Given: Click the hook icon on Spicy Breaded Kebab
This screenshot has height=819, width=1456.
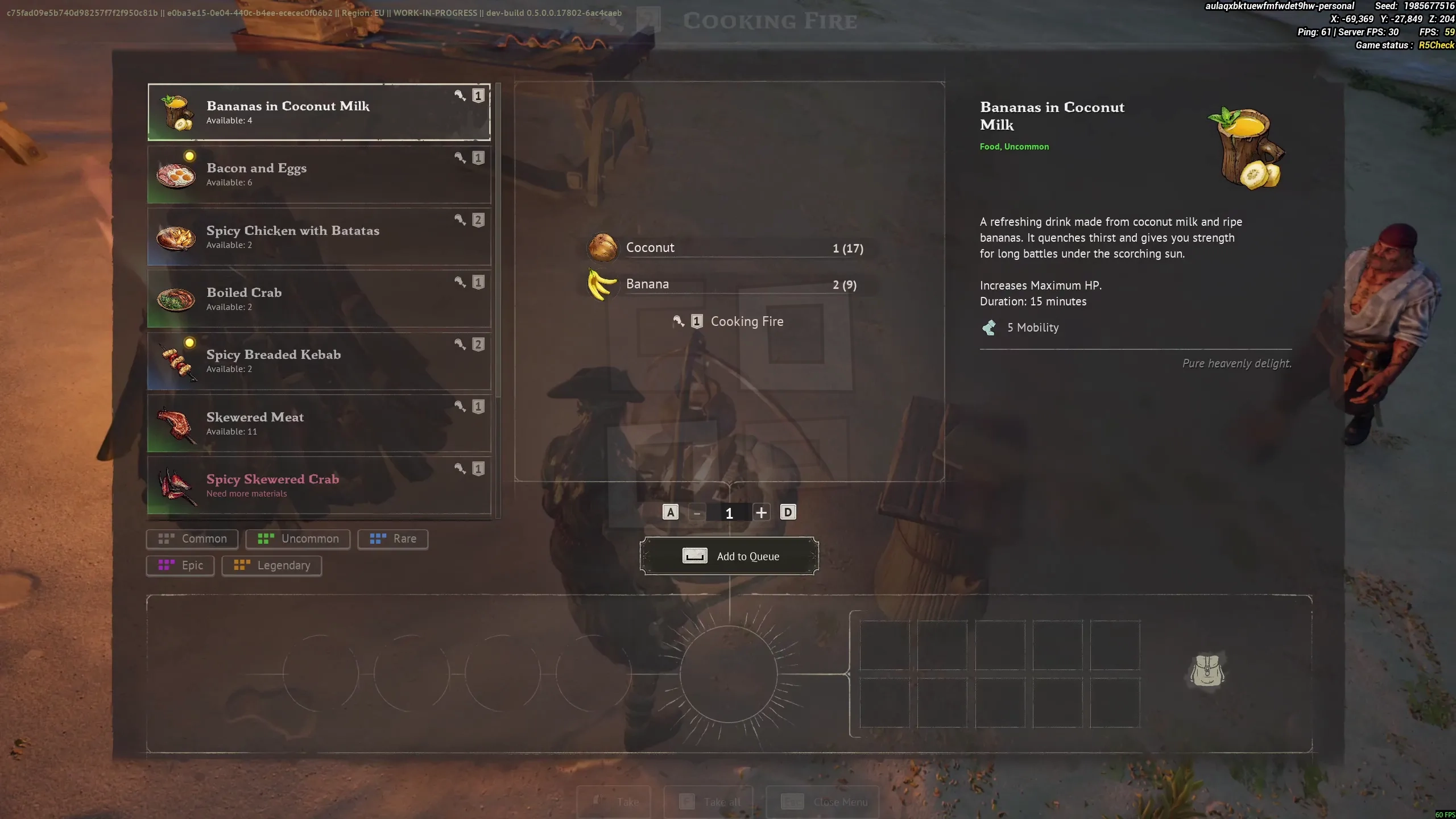Looking at the screenshot, I should point(459,344).
